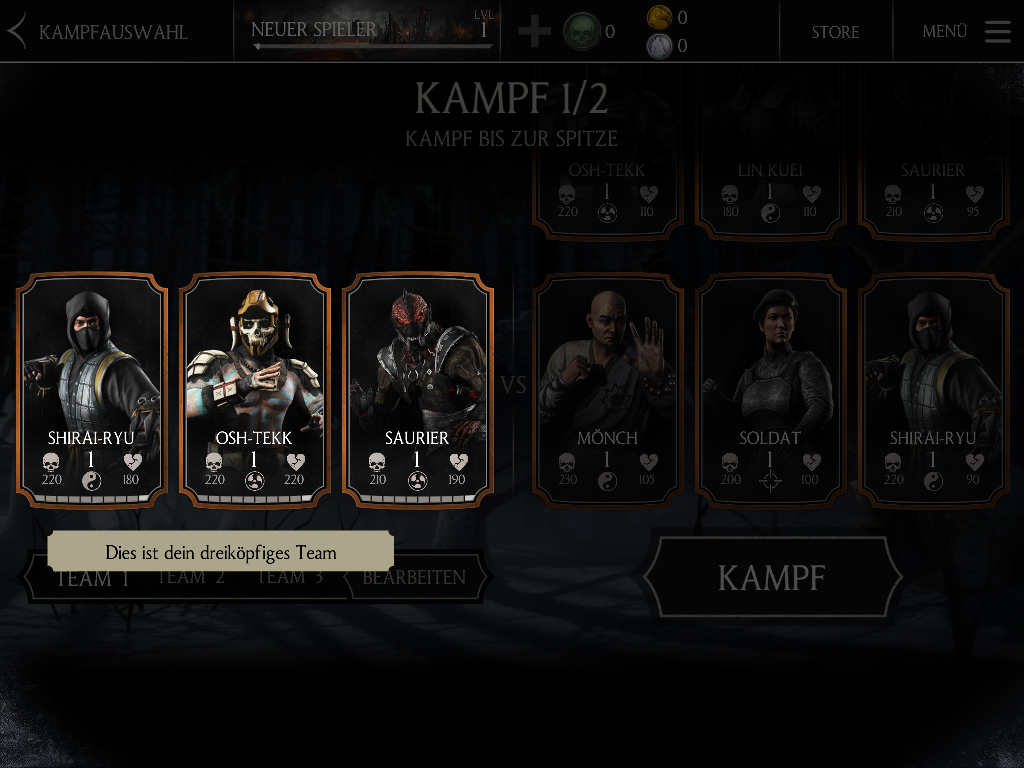Start the fight with the Kampf button
This screenshot has height=768, width=1024.
click(x=772, y=577)
